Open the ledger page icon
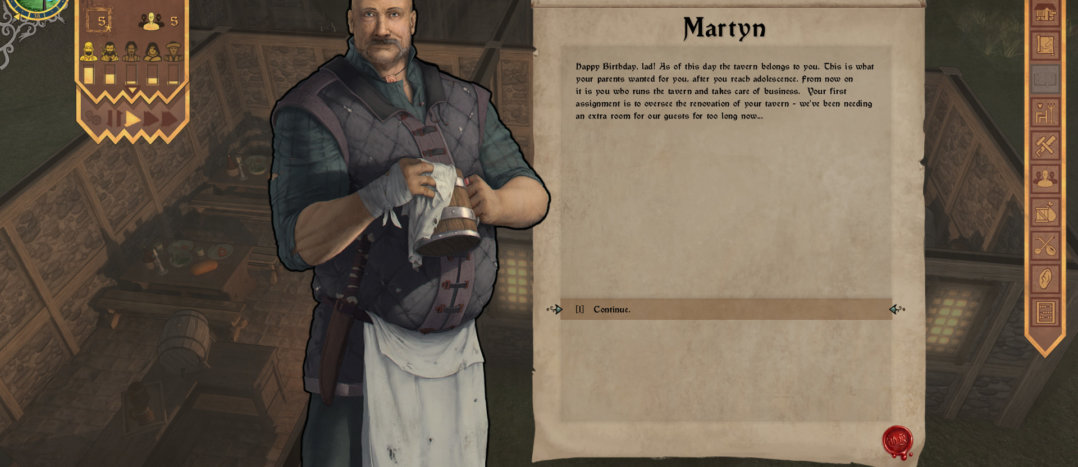This screenshot has height=467, width=1078. tap(1045, 312)
